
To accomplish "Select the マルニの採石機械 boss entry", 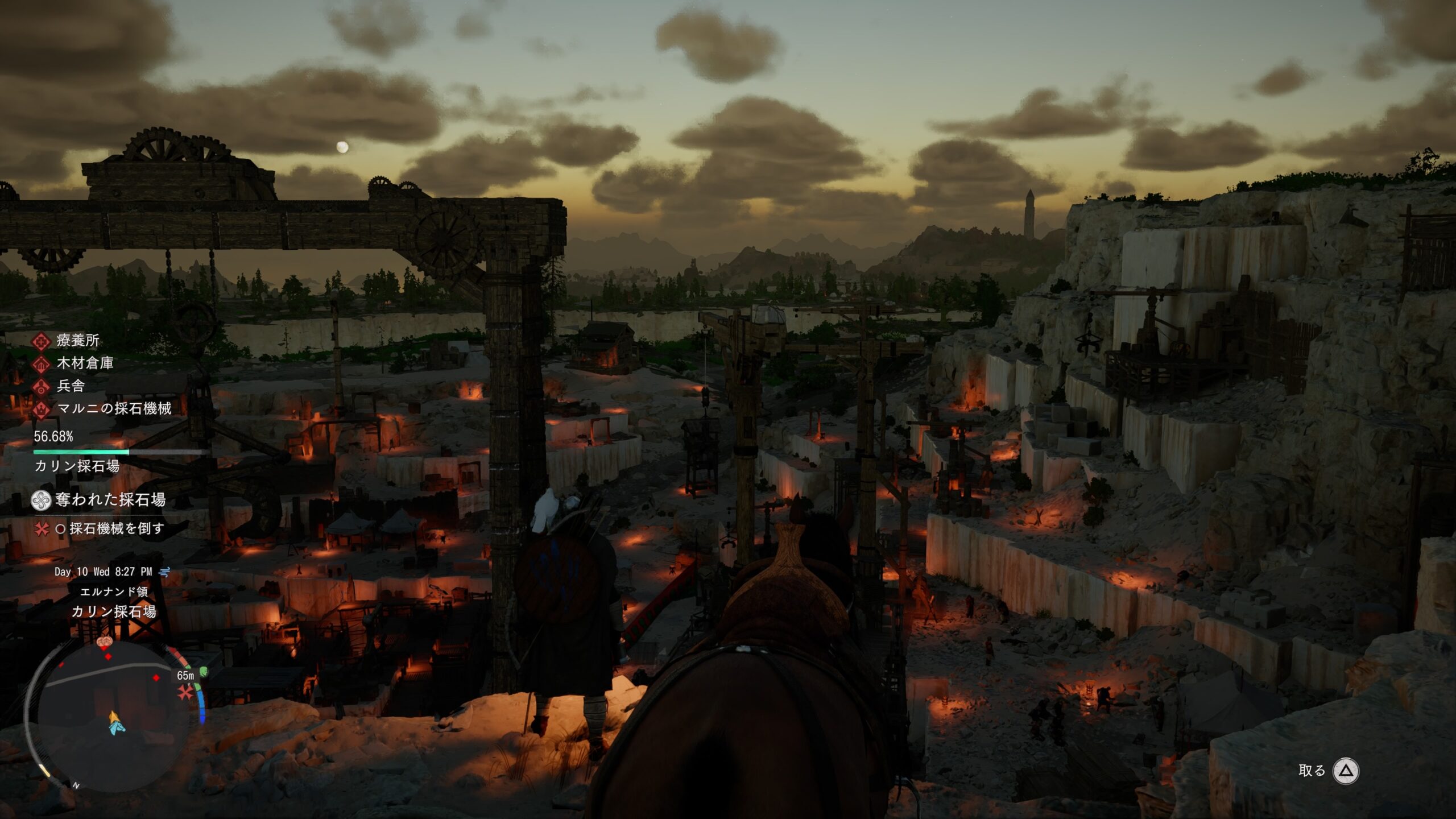I will [x=114, y=408].
